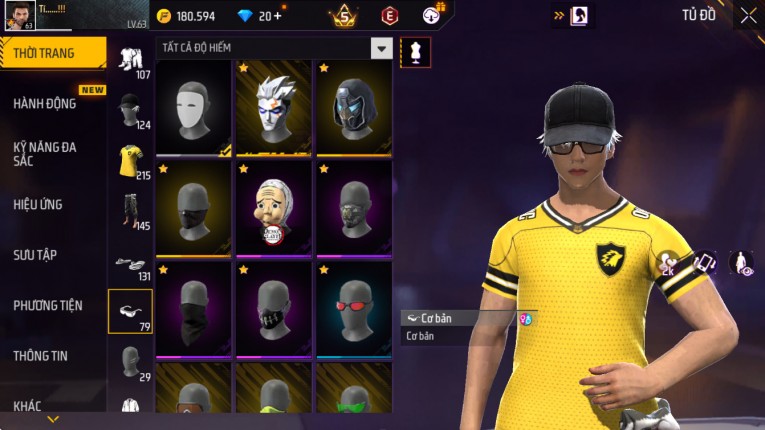The height and width of the screenshot is (430, 765).
Task: Open the PHƯƠNG TIỆN tab
Action: tap(48, 305)
